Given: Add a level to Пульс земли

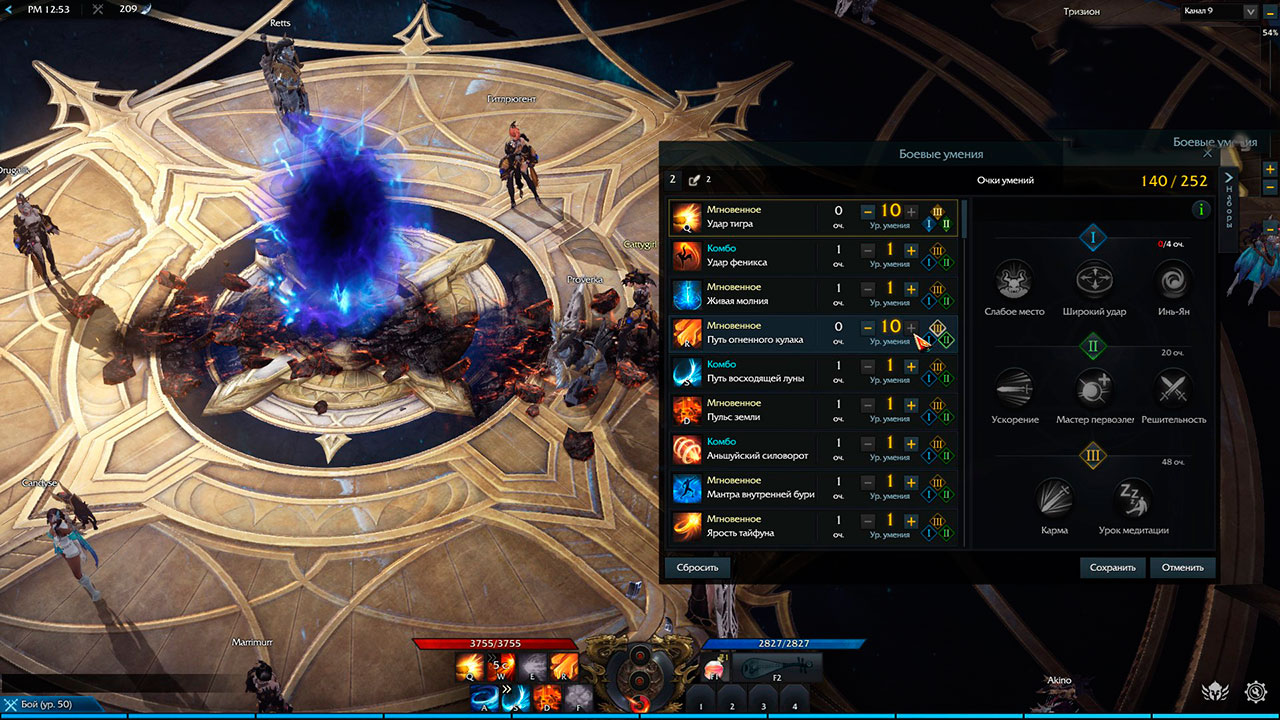Looking at the screenshot, I should 911,405.
